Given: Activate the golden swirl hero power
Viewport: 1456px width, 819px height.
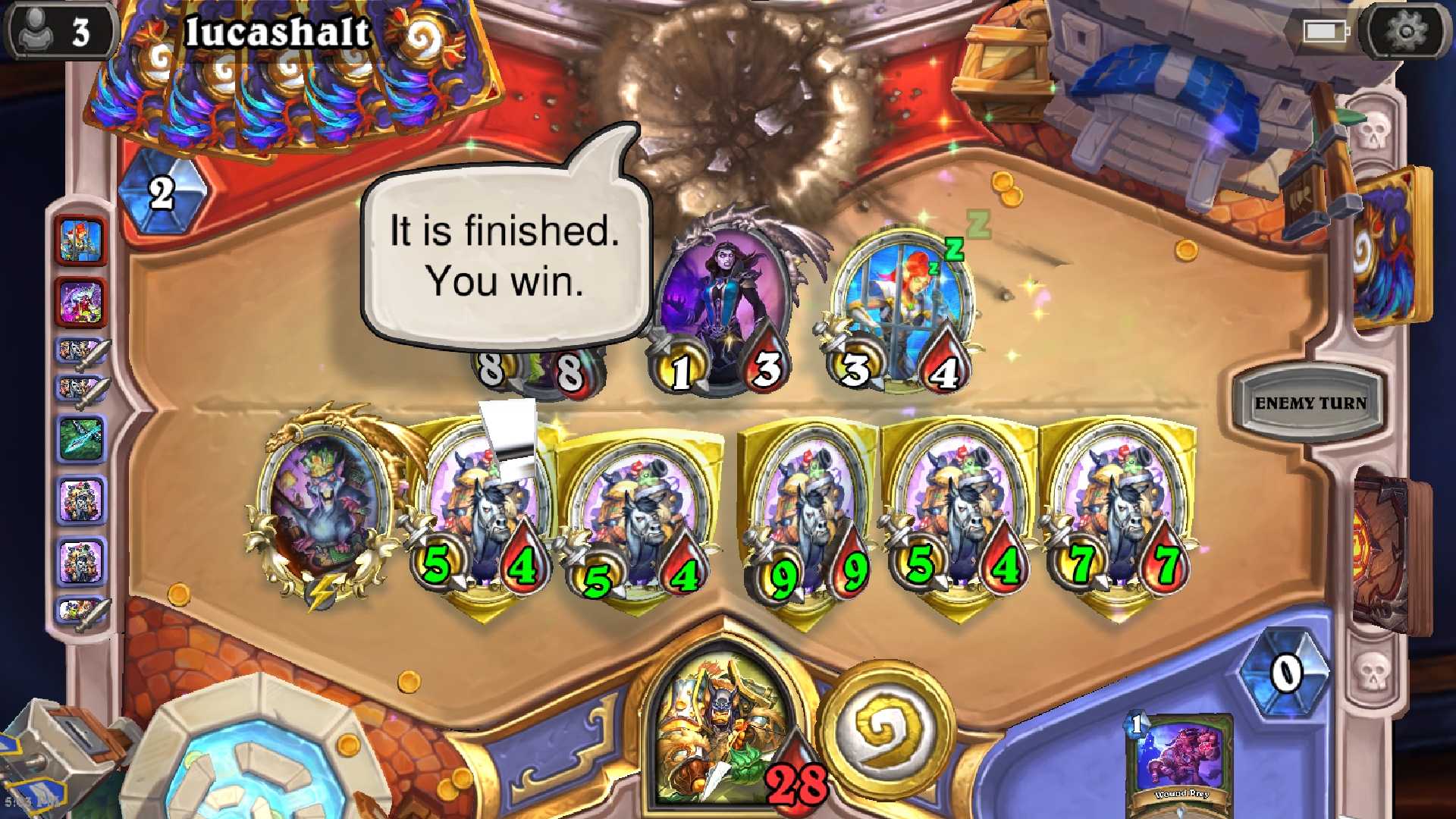Looking at the screenshot, I should (x=885, y=729).
